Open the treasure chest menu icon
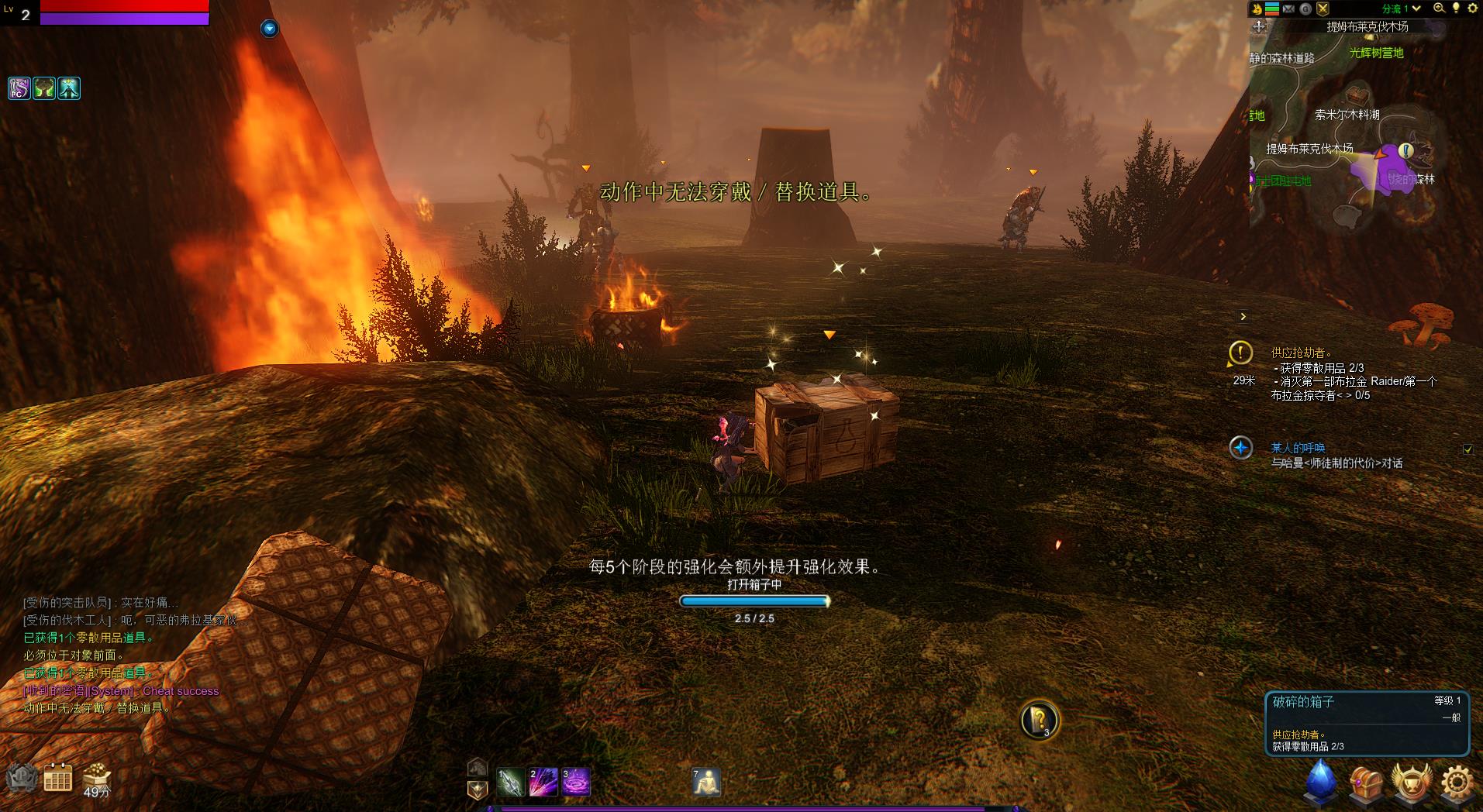This screenshot has width=1483, height=812. [x=1366, y=782]
